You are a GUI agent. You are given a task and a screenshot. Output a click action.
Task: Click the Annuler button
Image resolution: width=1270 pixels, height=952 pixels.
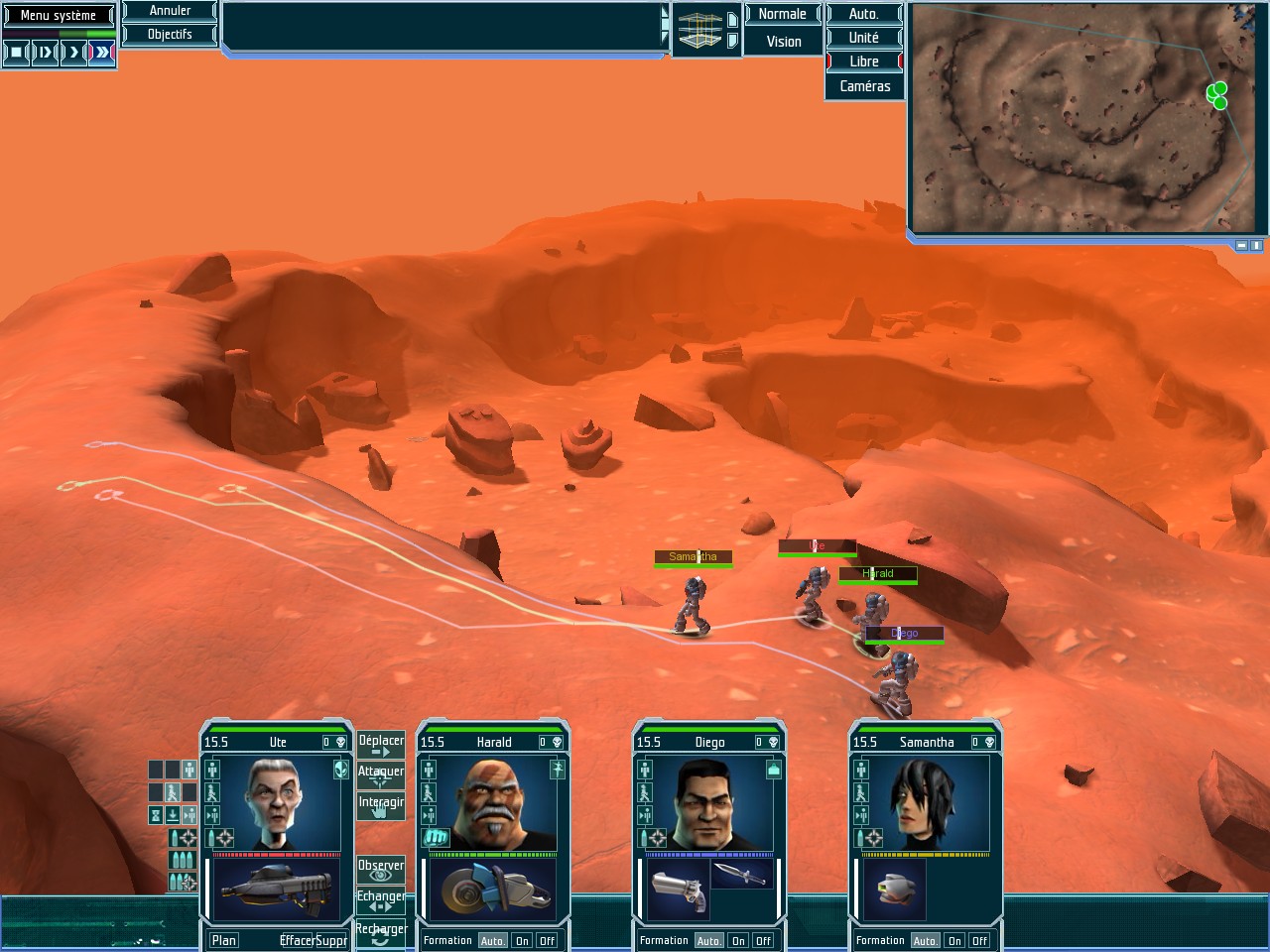pyautogui.click(x=170, y=11)
